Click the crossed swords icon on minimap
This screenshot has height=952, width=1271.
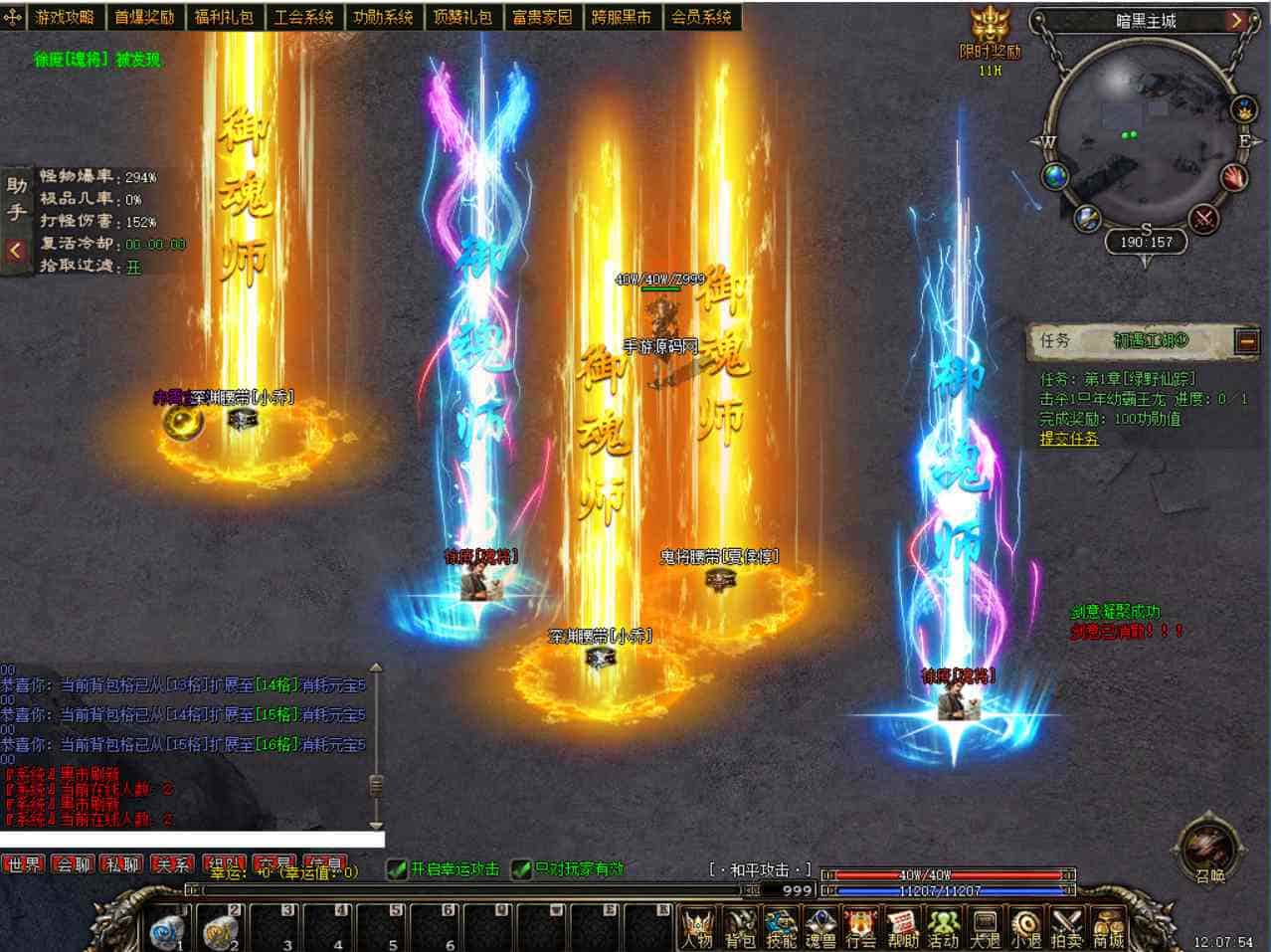[1204, 218]
